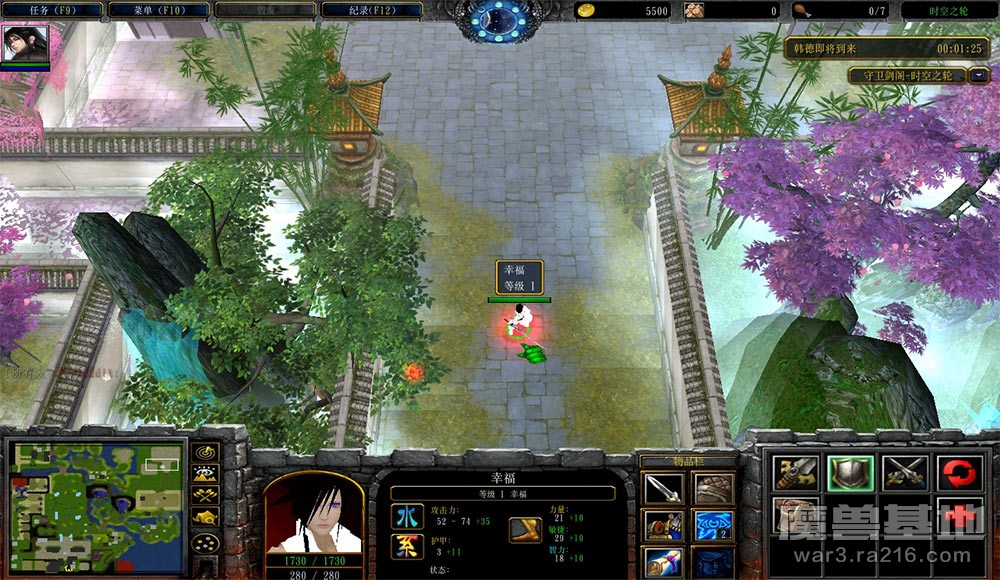Viewport: 1000px width, 580px height.
Task: Toggle the minimap terrain display button
Action: pyautogui.click(x=205, y=473)
